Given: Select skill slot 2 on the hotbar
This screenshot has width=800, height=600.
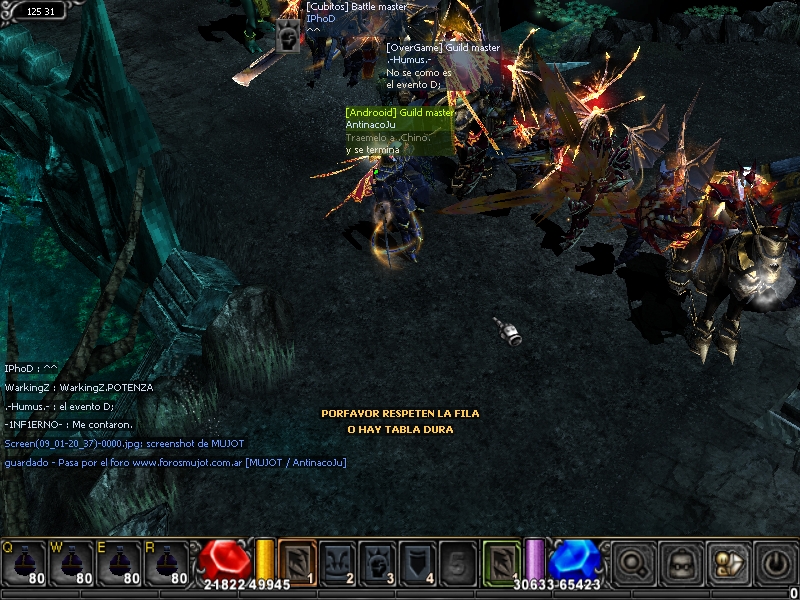Looking at the screenshot, I should pos(338,562).
